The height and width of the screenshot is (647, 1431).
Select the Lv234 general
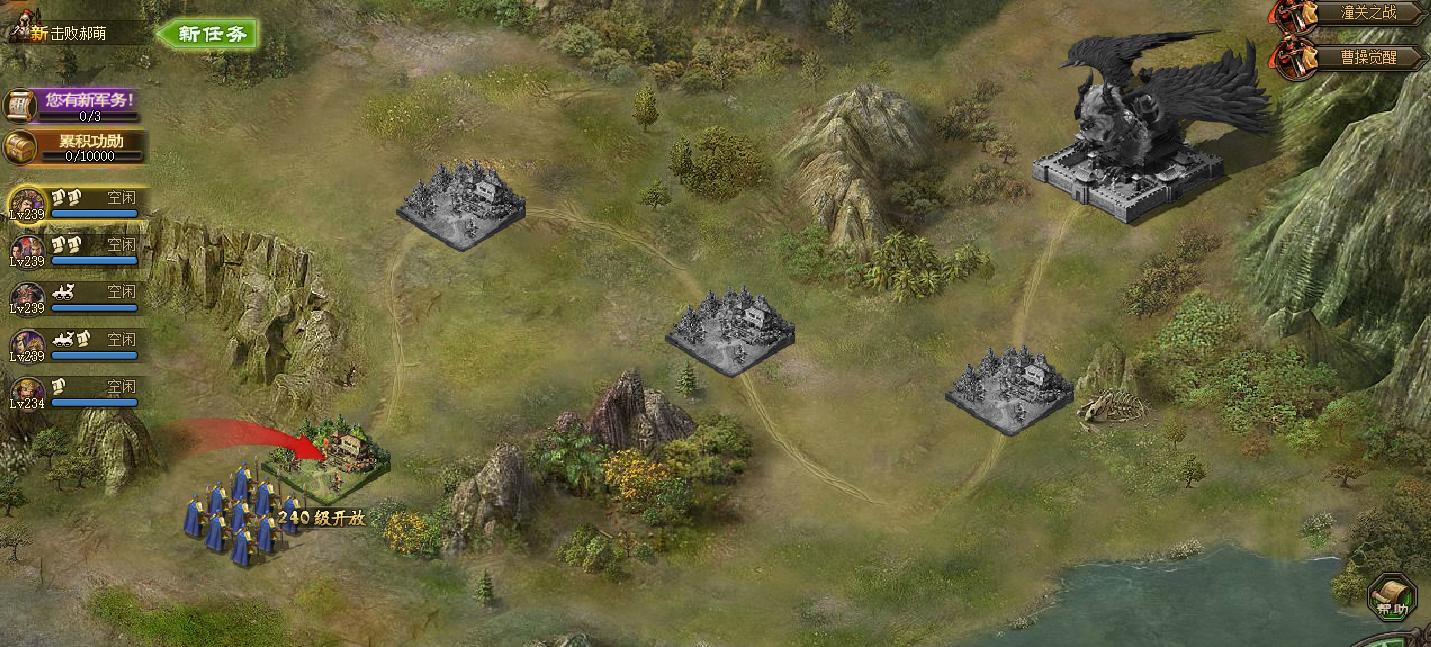[x=28, y=392]
